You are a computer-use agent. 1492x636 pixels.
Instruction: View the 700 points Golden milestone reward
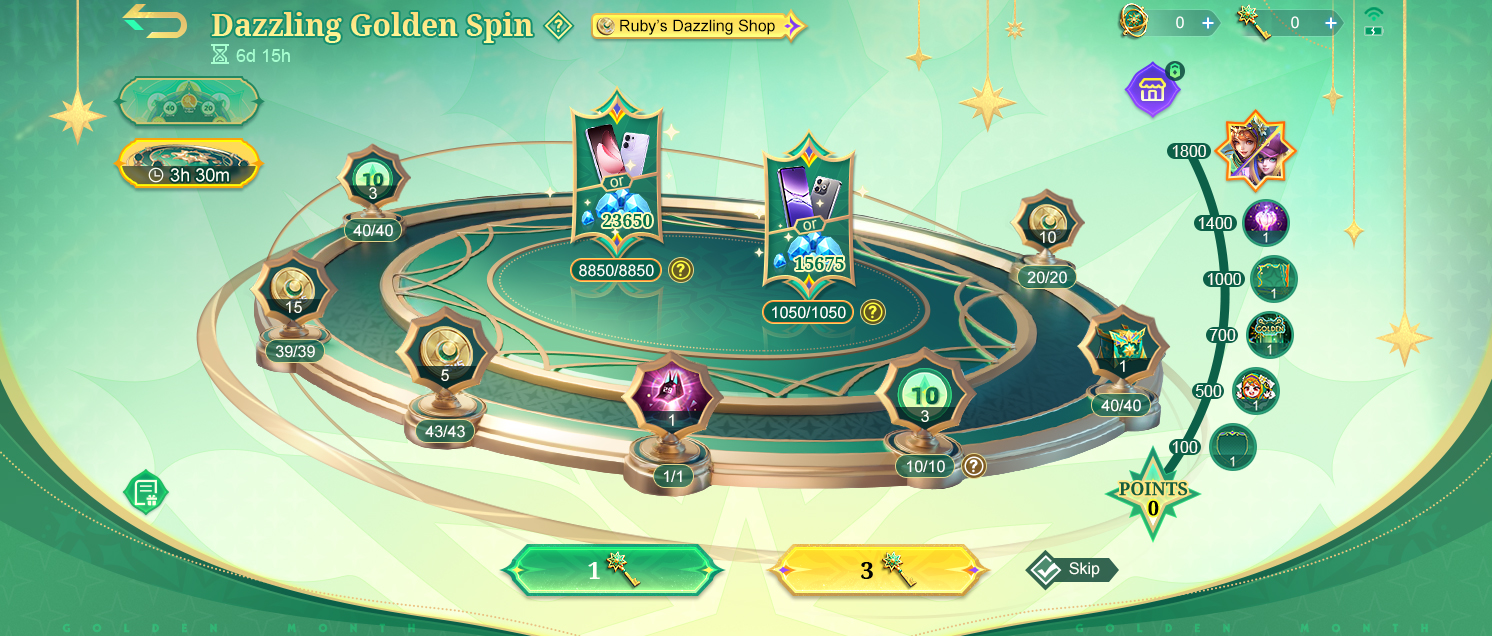[x=1270, y=335]
